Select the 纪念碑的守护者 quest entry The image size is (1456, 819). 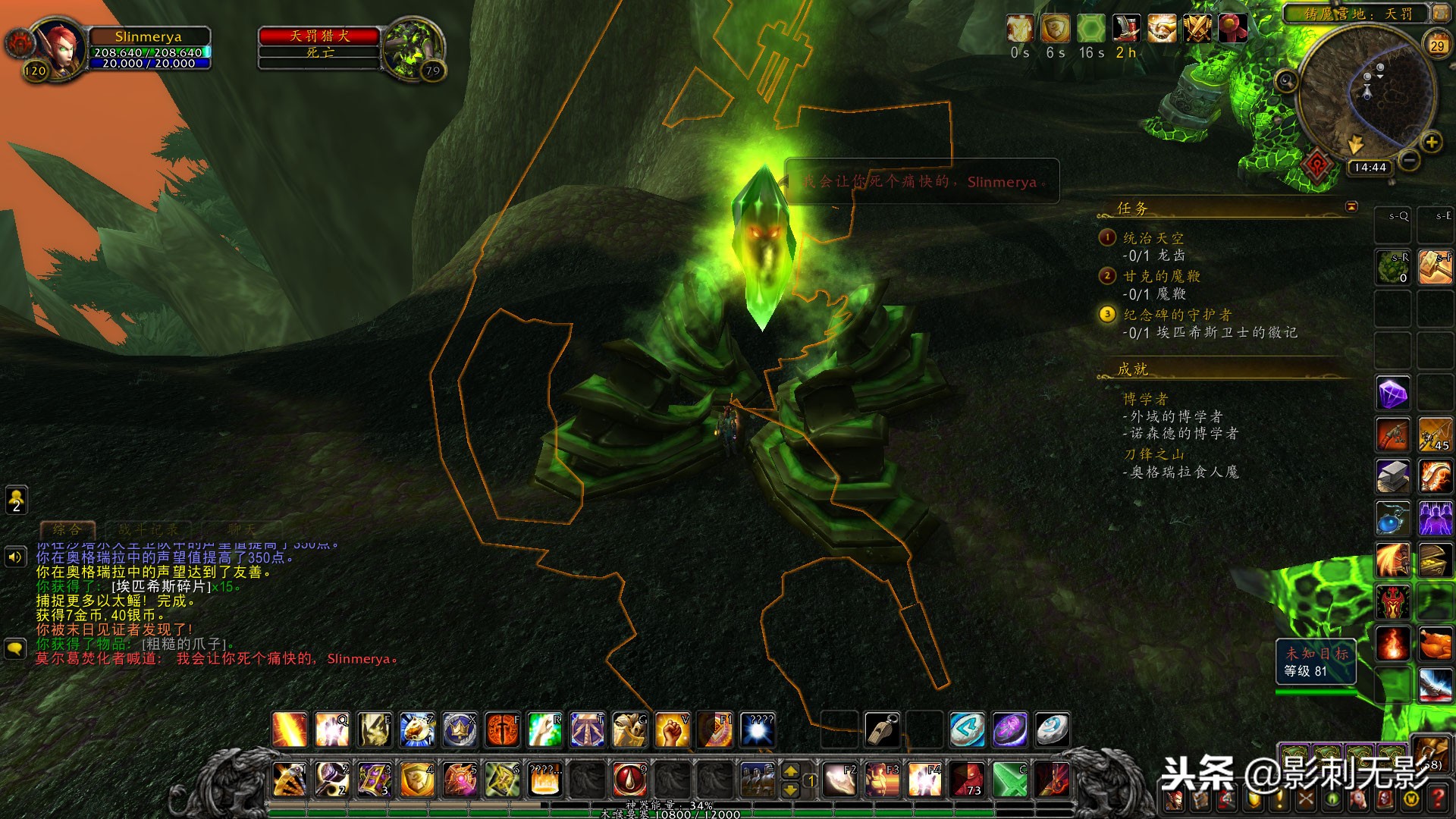point(1177,314)
